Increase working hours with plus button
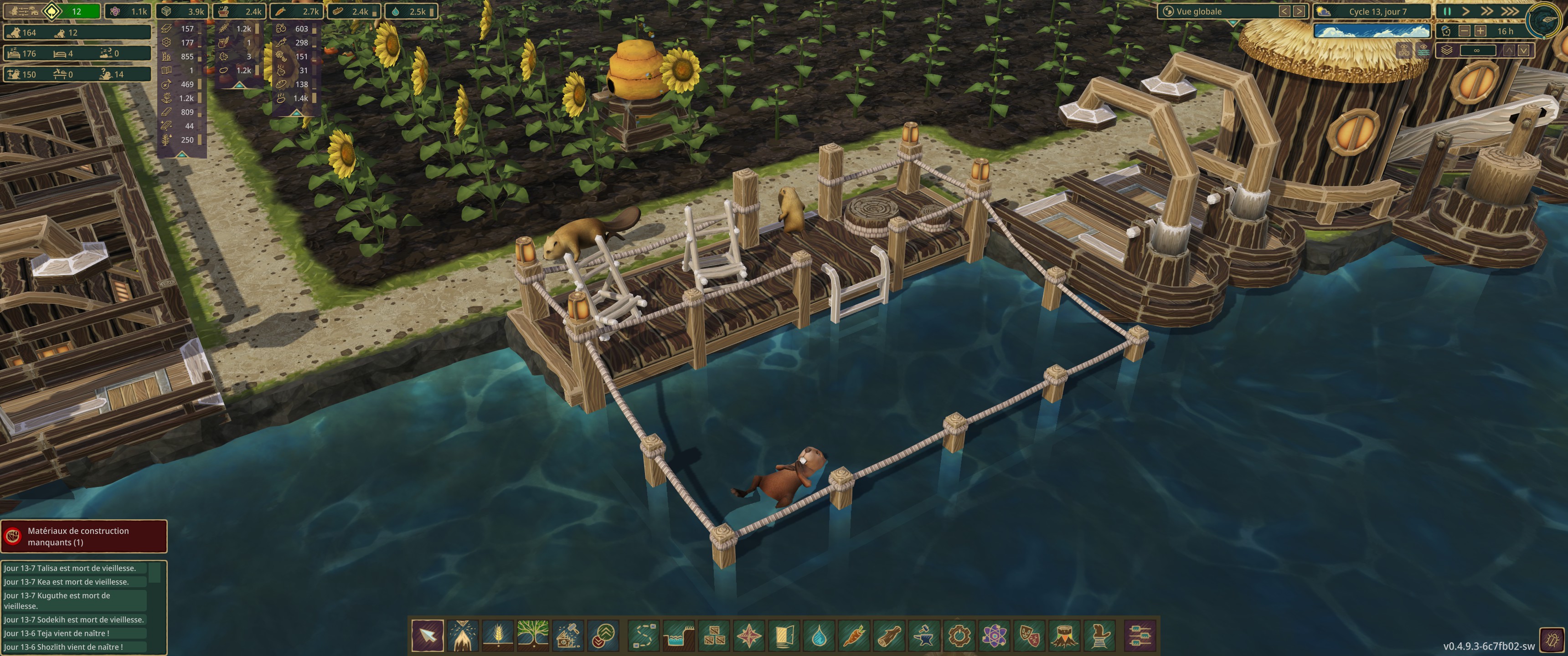The height and width of the screenshot is (656, 1568). pos(1480,31)
